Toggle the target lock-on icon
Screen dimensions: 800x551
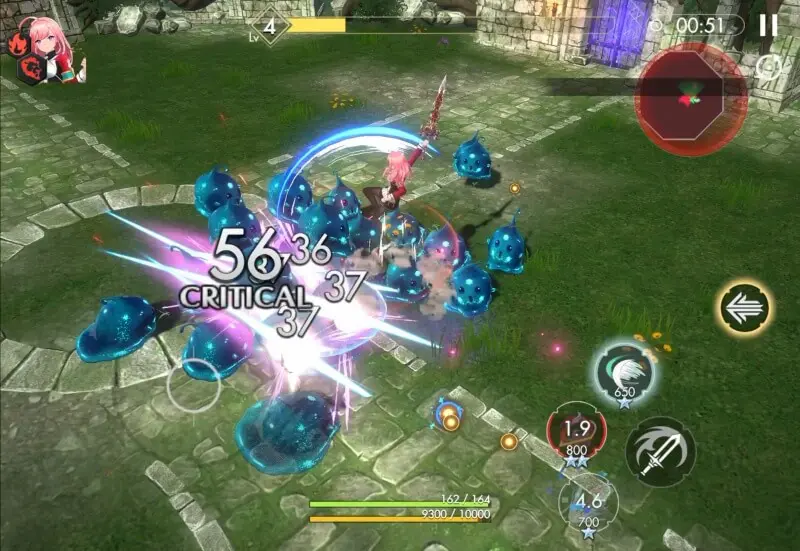point(768,68)
